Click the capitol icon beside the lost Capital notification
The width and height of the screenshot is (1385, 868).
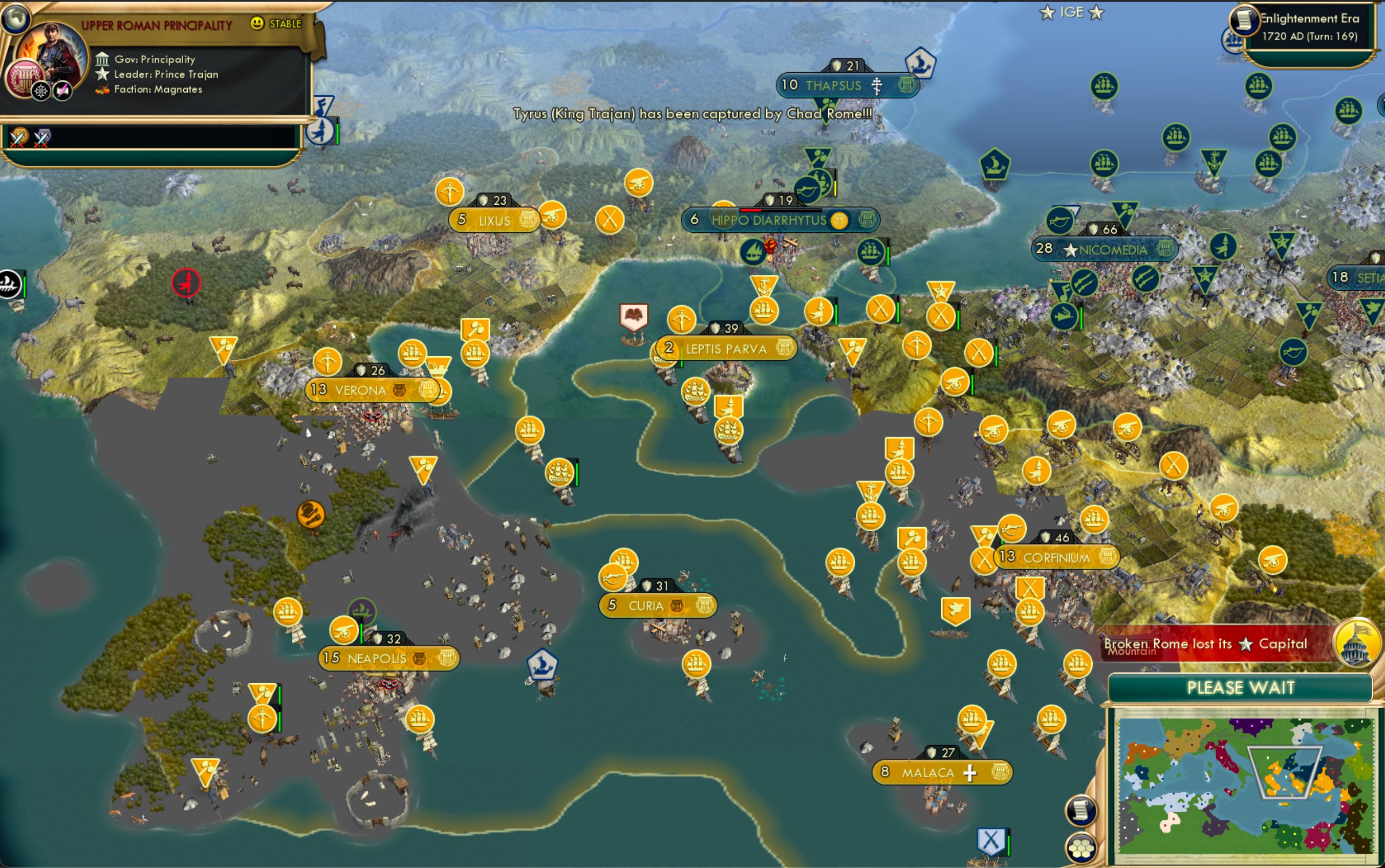coord(1358,644)
